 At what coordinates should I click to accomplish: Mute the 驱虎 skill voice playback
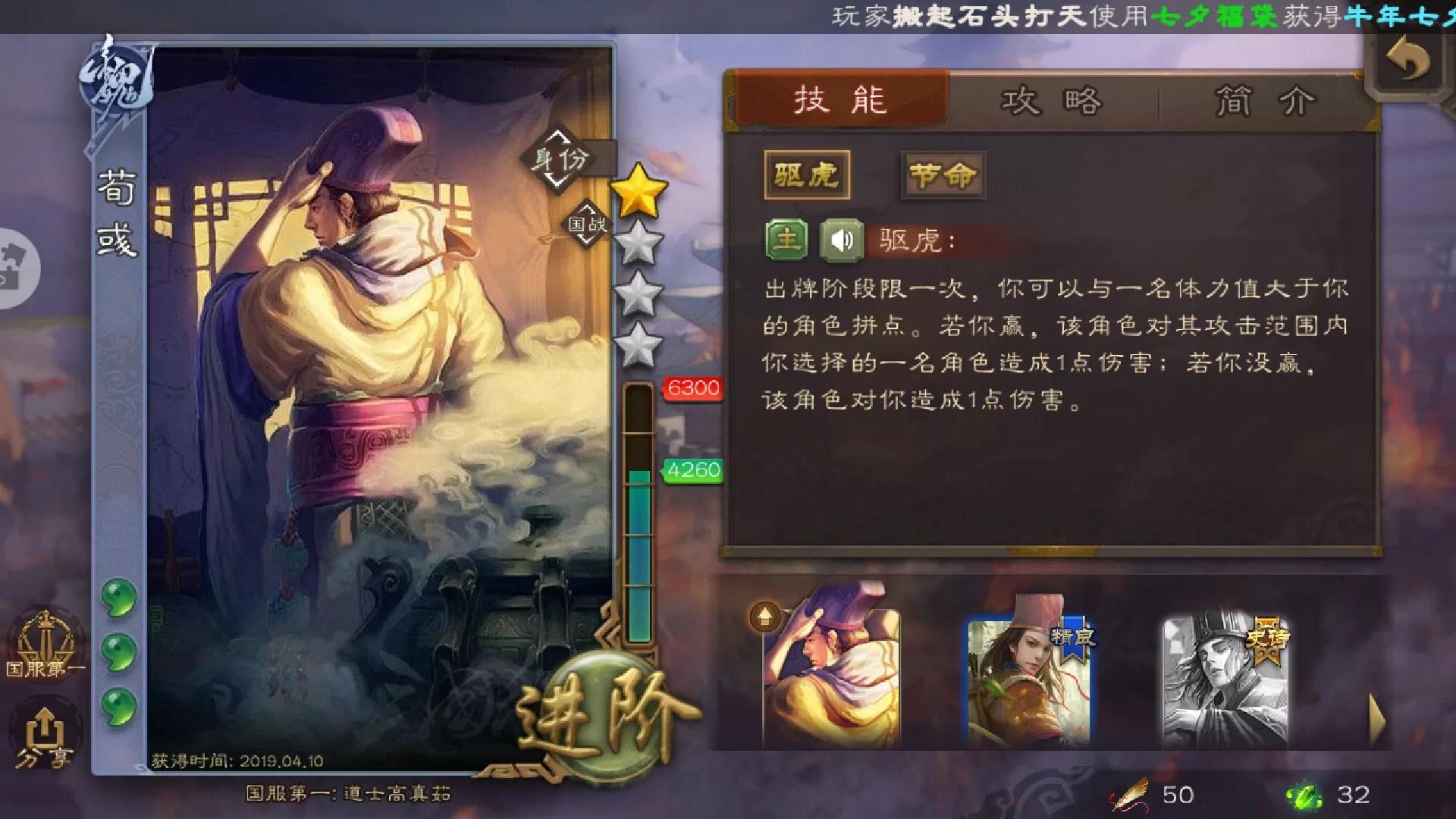pos(844,241)
